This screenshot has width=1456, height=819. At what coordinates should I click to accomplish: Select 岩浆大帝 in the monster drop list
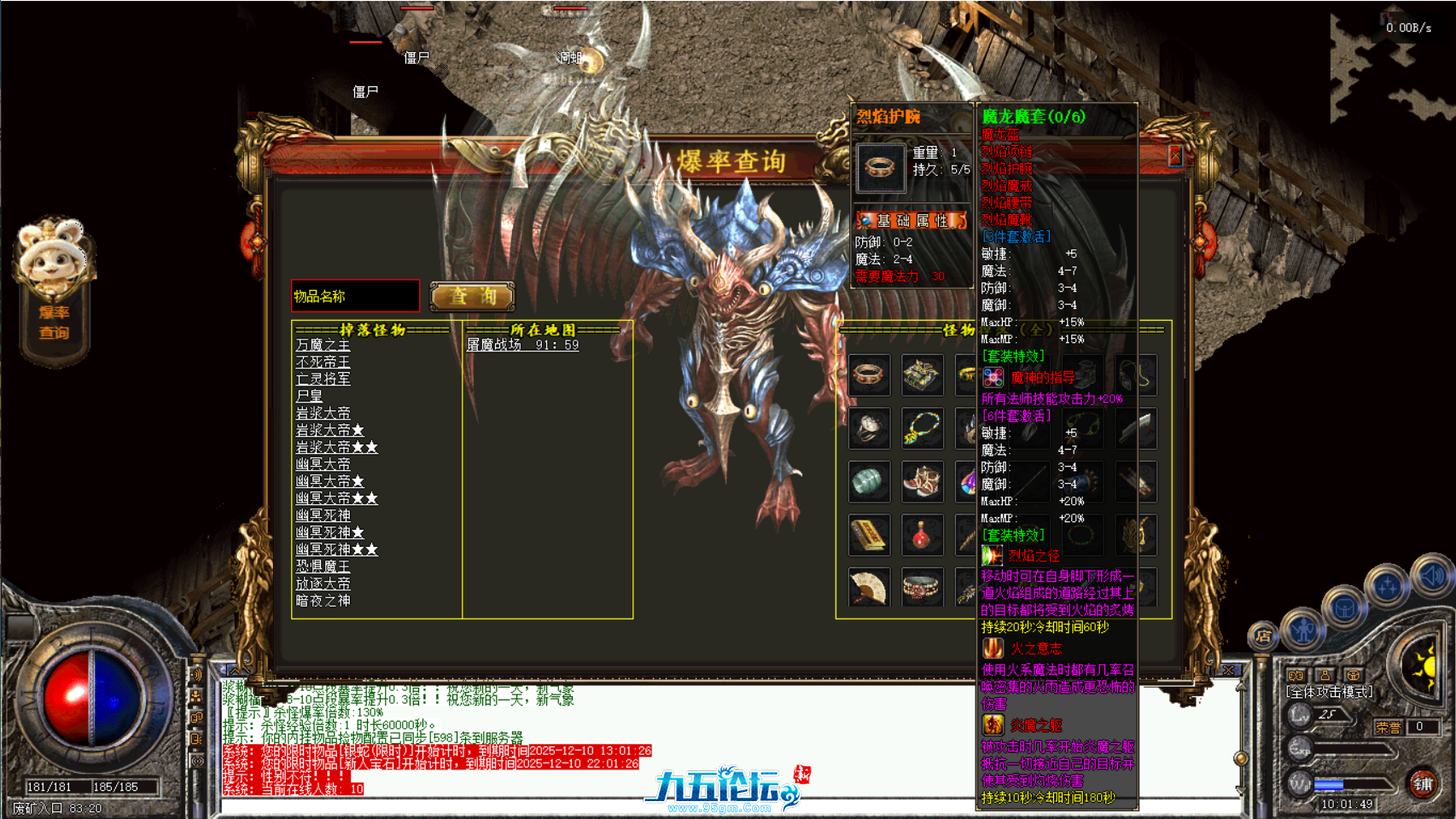click(322, 413)
